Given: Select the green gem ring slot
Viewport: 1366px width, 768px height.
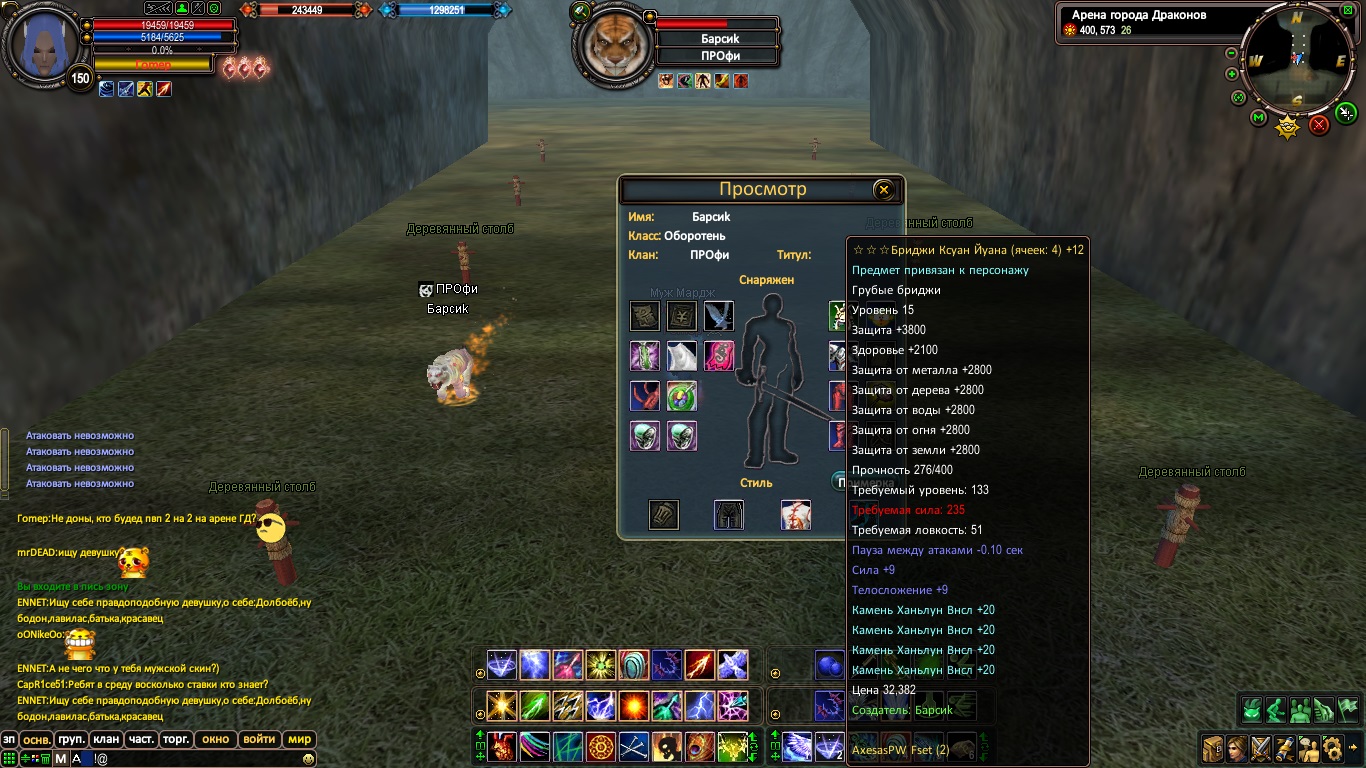Looking at the screenshot, I should coord(682,396).
